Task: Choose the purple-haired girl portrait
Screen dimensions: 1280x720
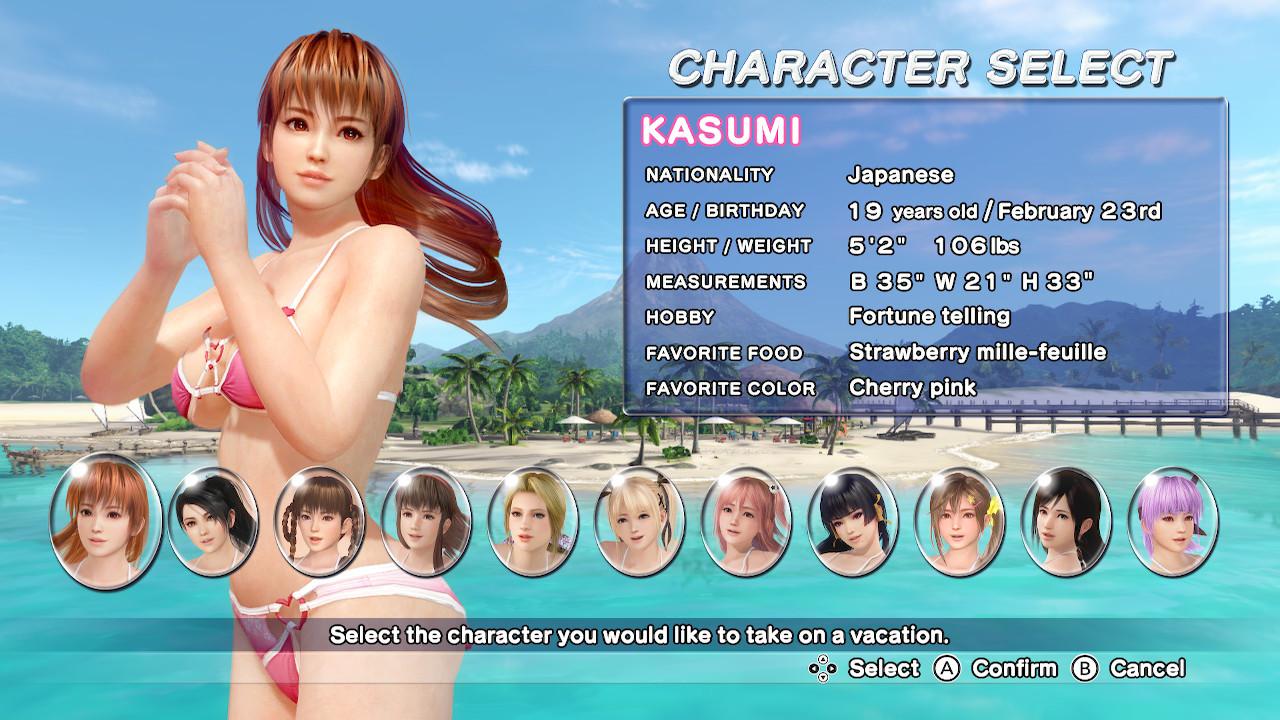Action: click(x=1173, y=521)
